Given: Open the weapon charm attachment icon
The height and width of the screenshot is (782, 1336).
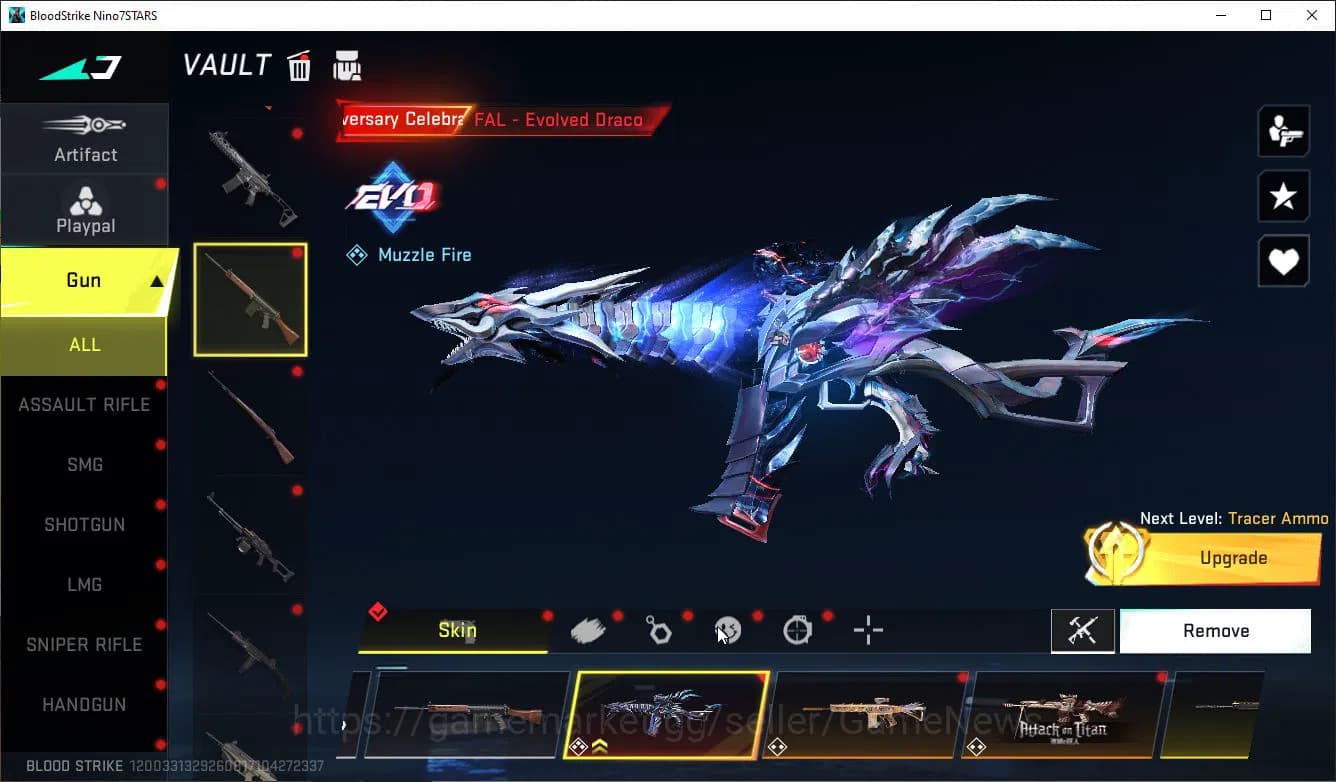Looking at the screenshot, I should point(659,629).
